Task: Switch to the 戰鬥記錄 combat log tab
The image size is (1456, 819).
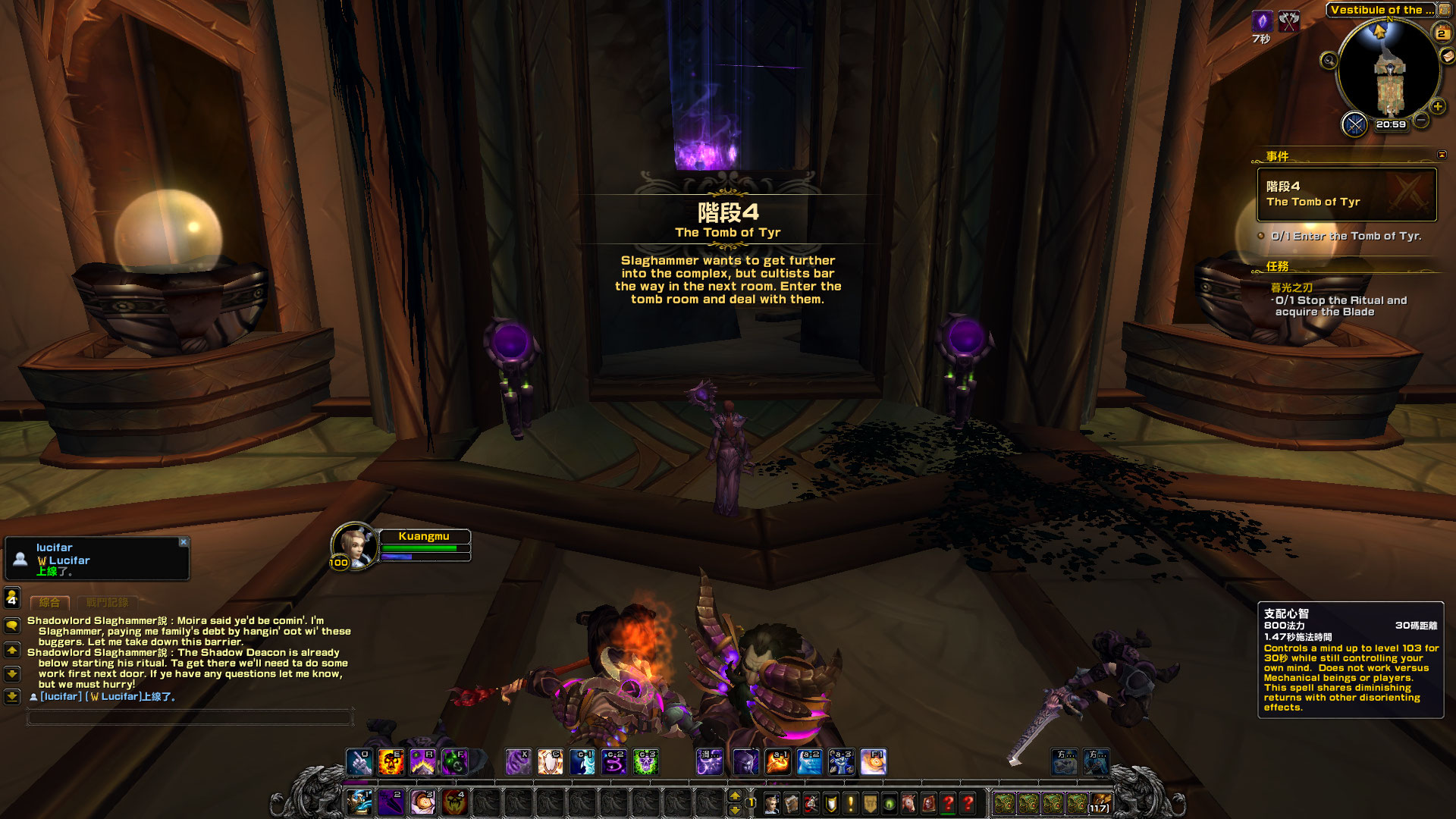Action: [107, 603]
